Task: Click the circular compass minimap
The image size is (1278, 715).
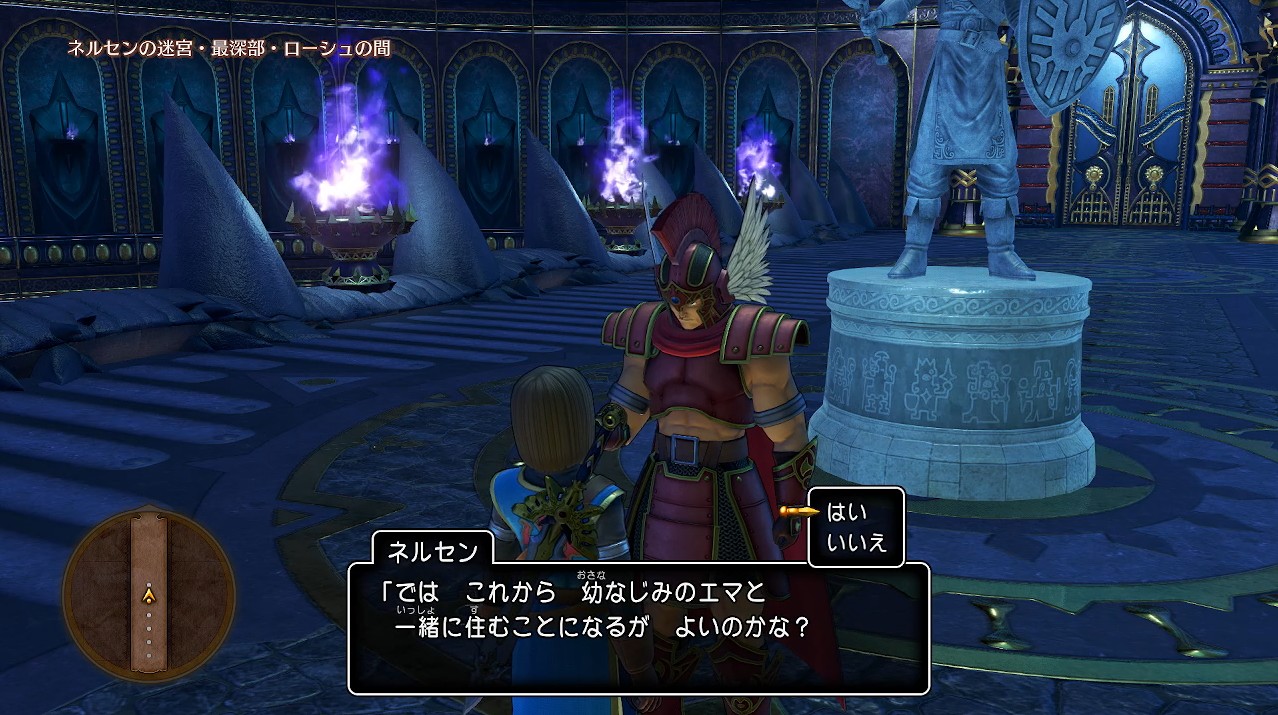Action: click(x=149, y=595)
